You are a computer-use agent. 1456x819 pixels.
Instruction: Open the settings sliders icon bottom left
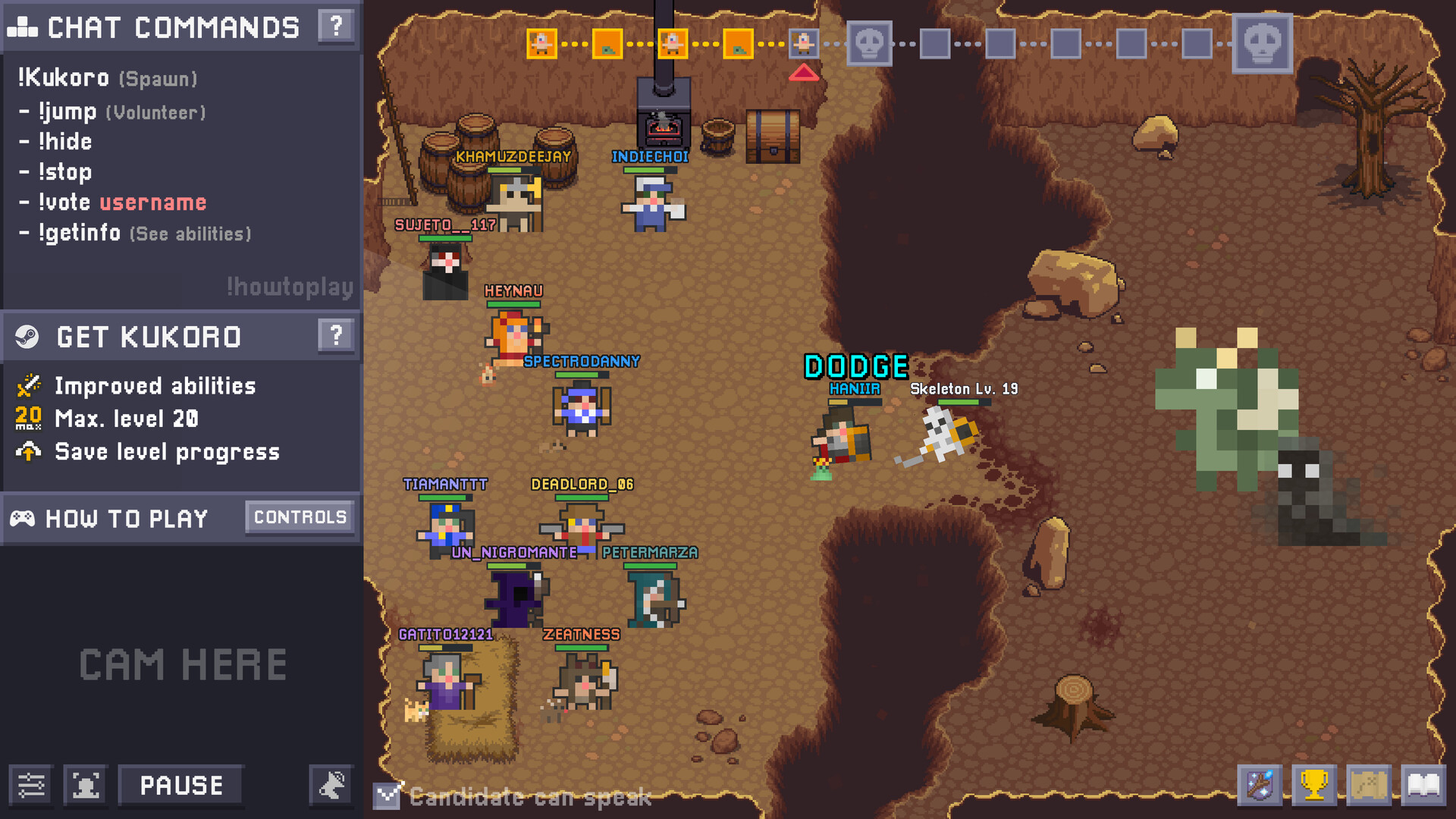31,785
